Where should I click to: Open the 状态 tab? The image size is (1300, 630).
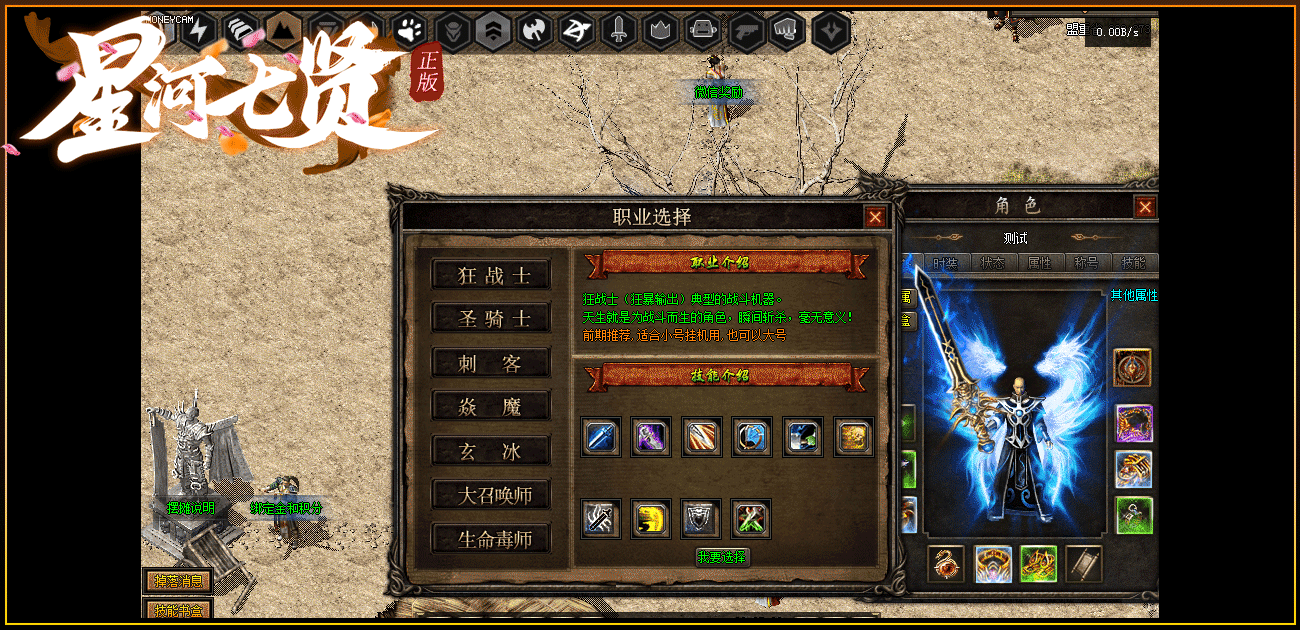[x=993, y=263]
